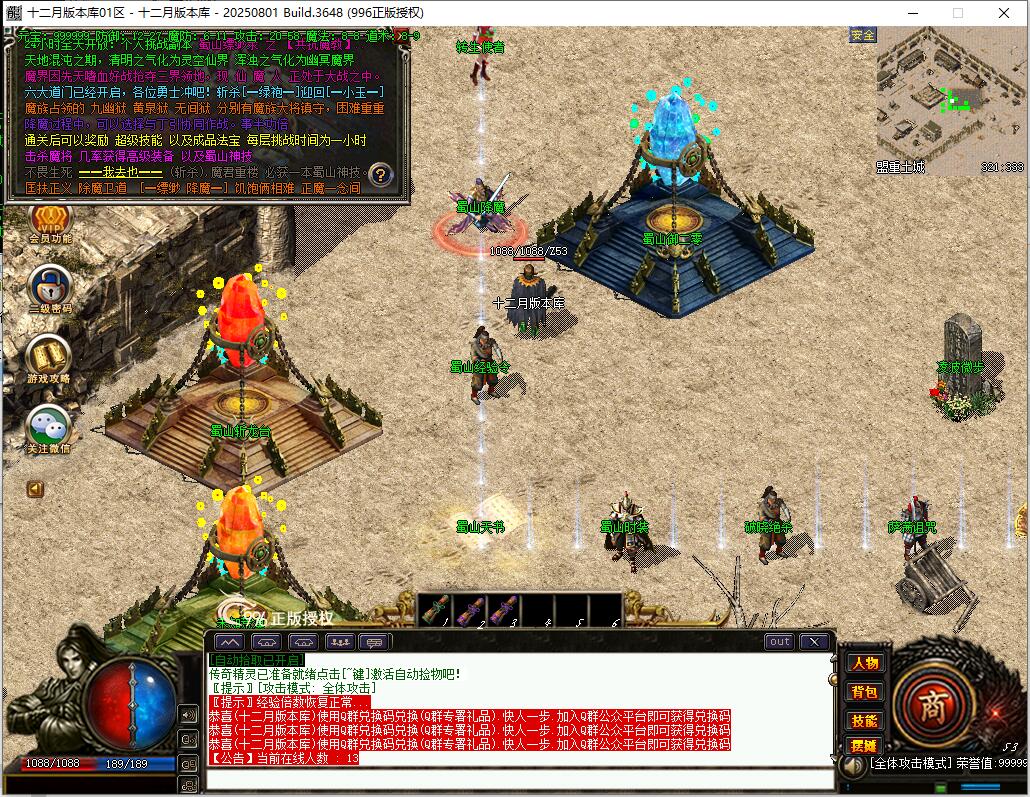This screenshot has height=797, width=1030.
Task: Toggle the speaker sound icon beside the orb
Action: (188, 714)
